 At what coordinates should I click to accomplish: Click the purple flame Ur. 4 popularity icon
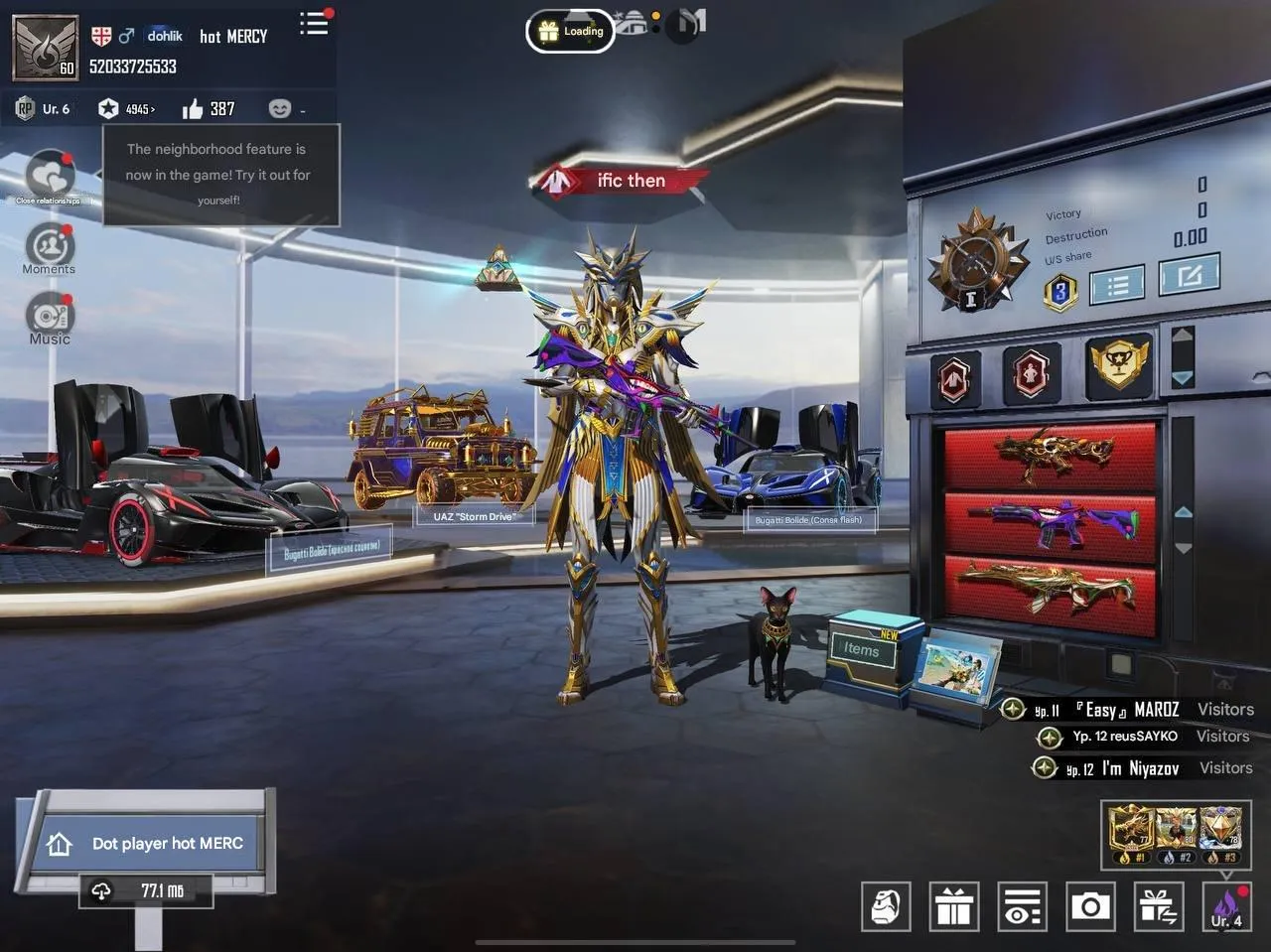click(x=1227, y=906)
